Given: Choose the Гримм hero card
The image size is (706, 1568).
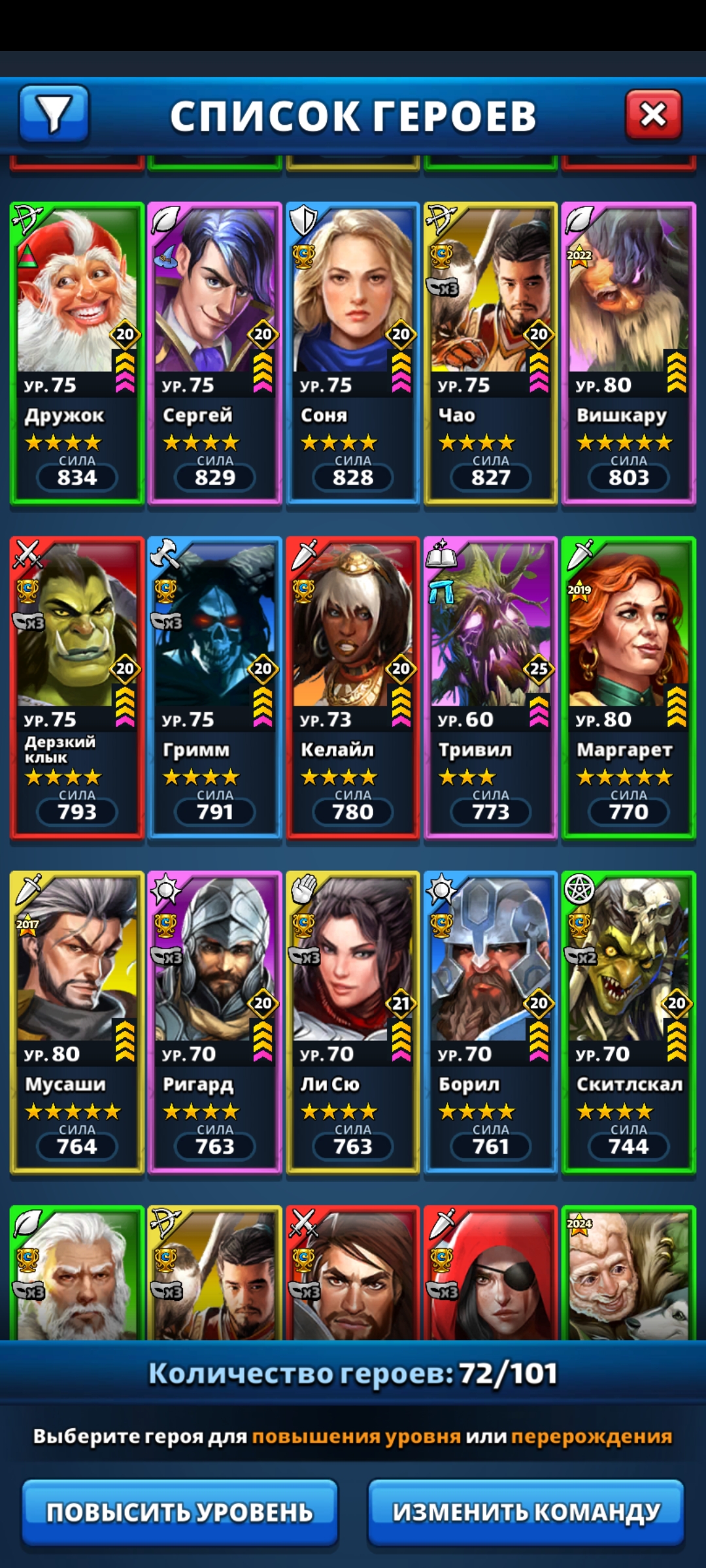Looking at the screenshot, I should click(215, 687).
